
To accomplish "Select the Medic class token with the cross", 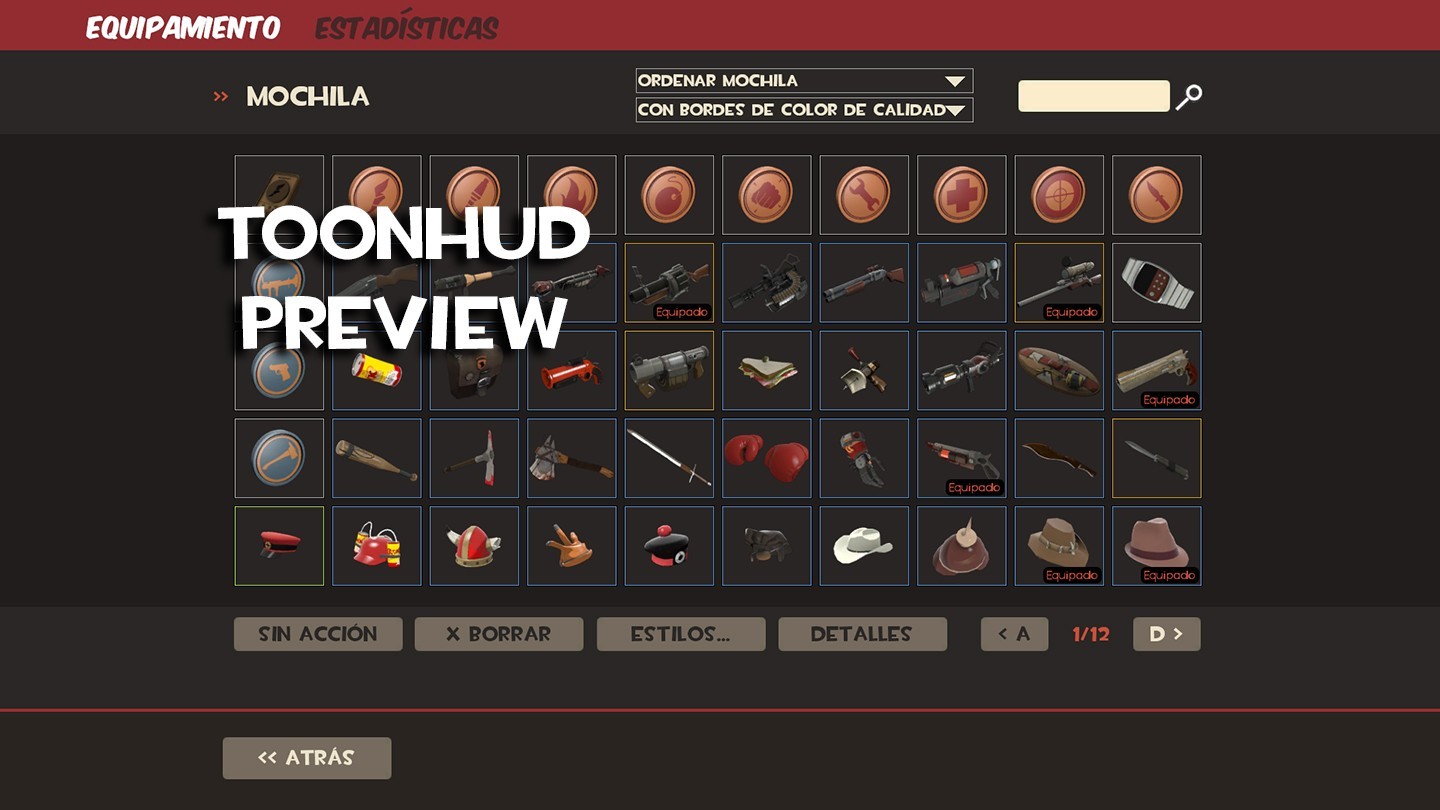I will point(961,194).
